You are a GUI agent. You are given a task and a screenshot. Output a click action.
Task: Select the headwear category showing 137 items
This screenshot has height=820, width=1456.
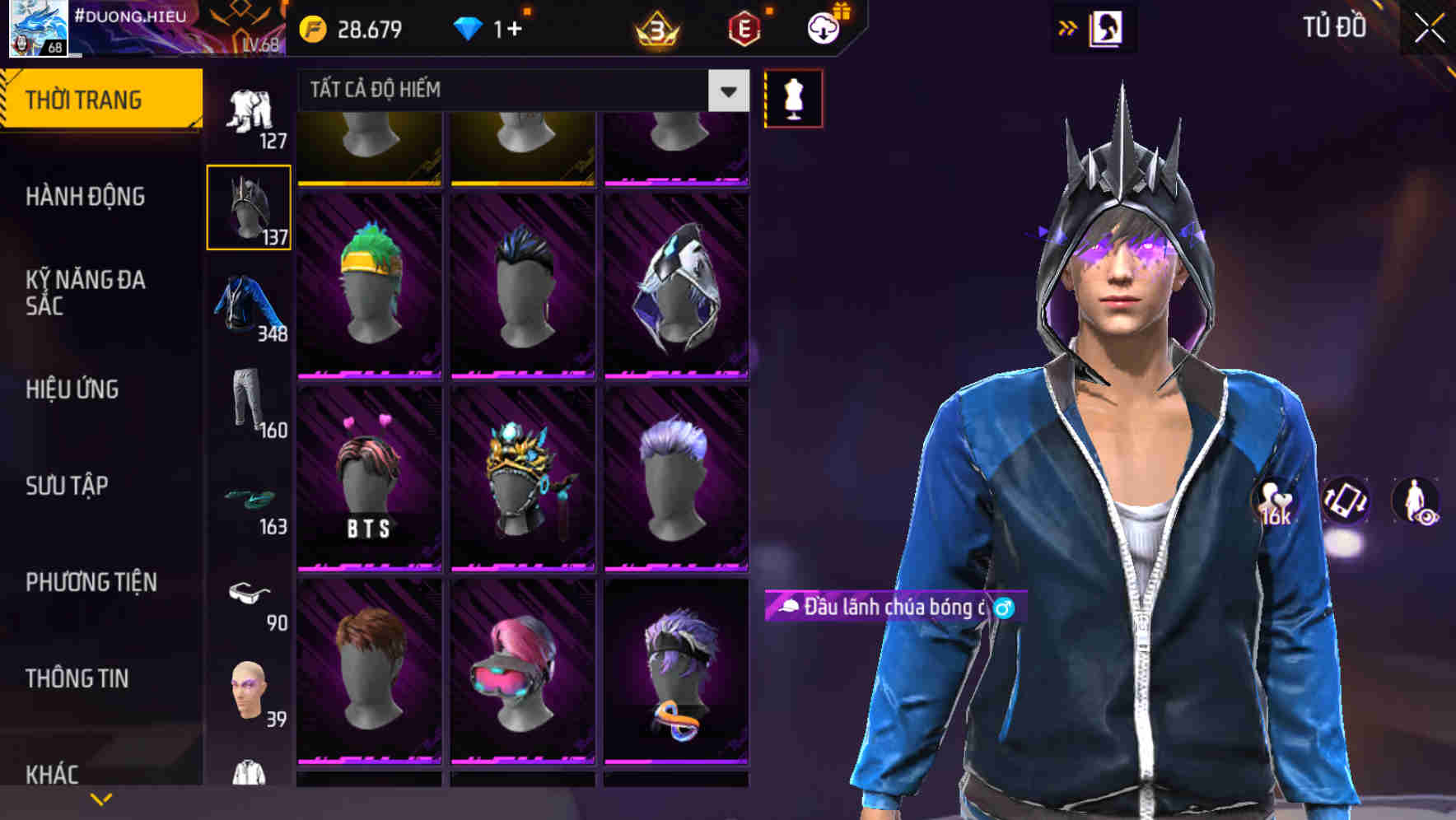249,206
